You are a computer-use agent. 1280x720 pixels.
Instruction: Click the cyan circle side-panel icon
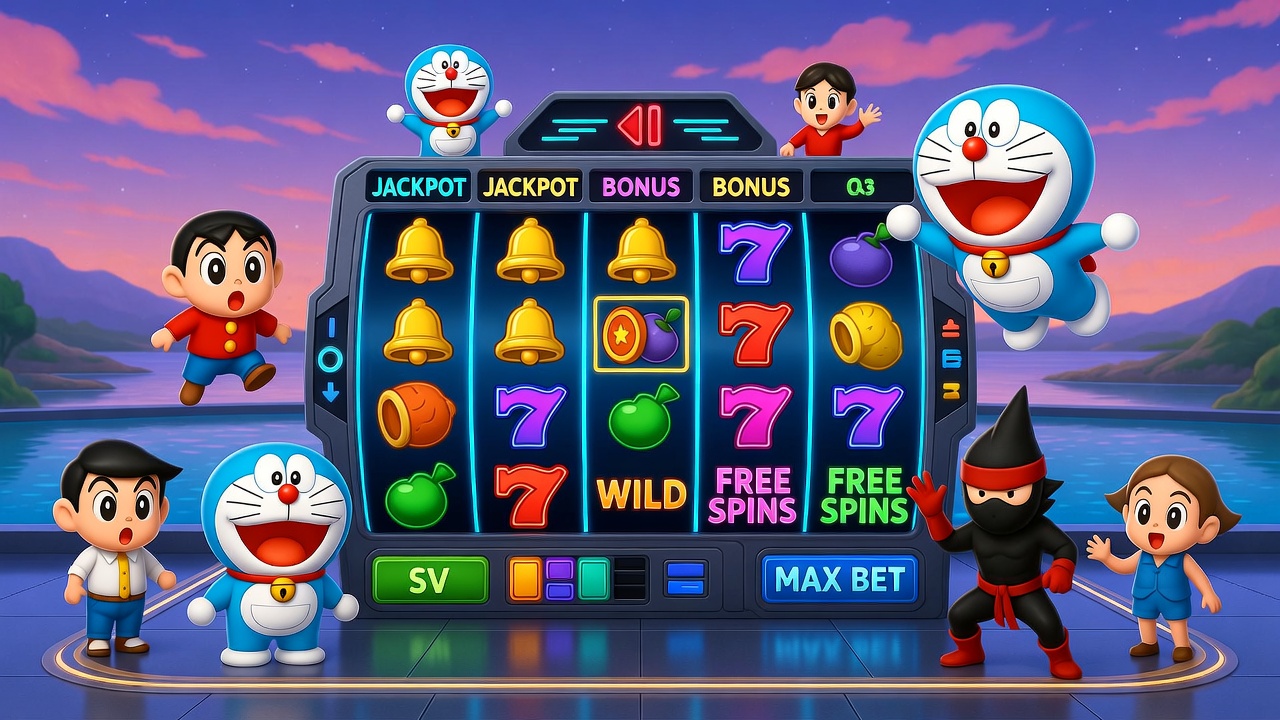[x=331, y=360]
